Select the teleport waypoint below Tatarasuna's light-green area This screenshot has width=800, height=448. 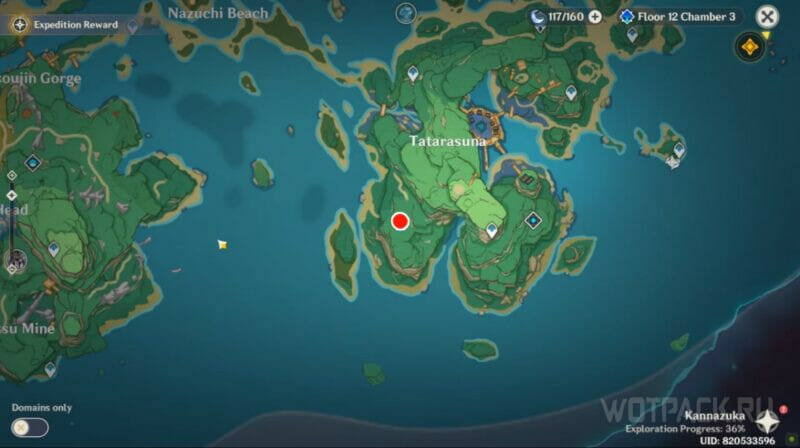click(x=492, y=231)
